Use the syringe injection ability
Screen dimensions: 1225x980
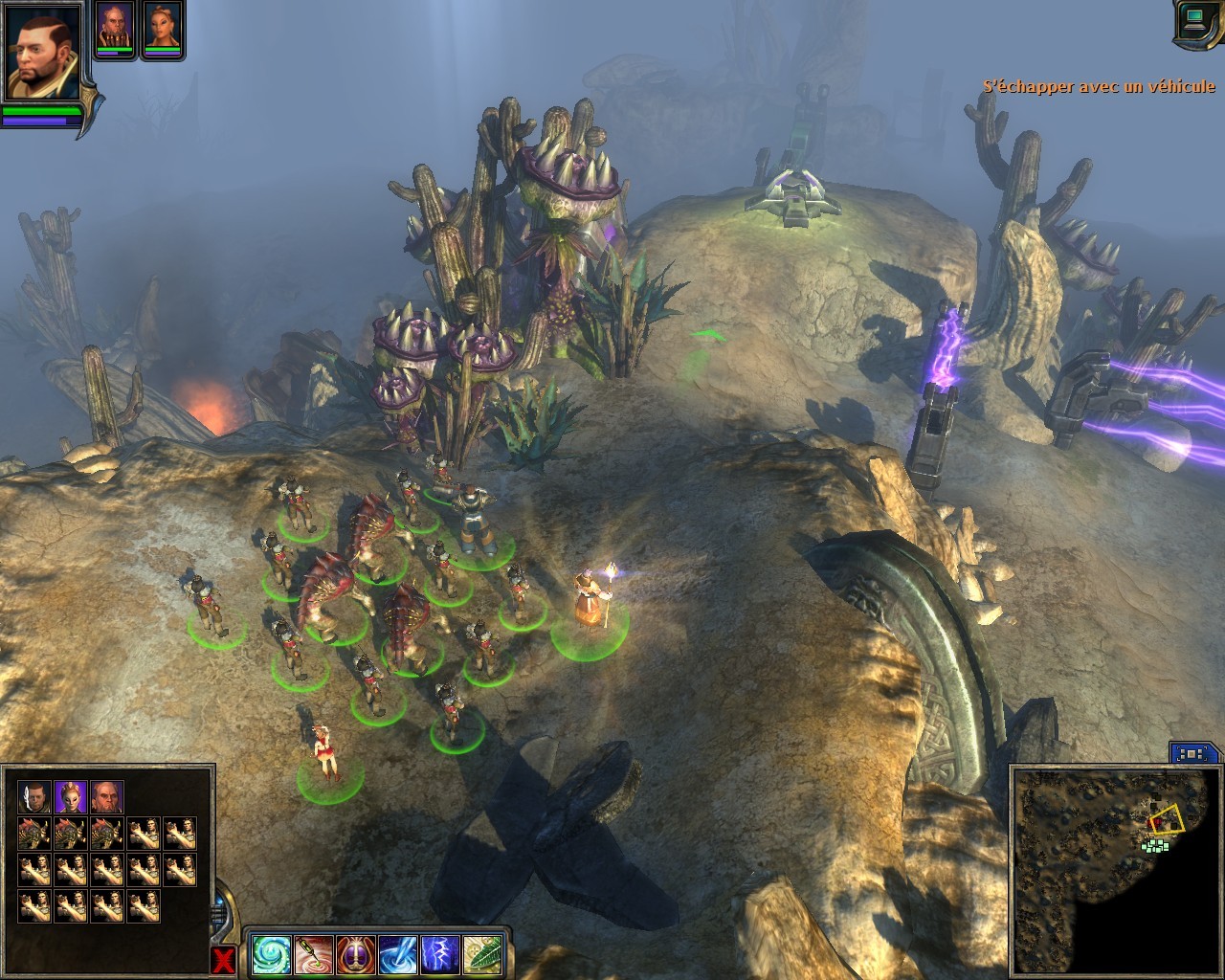(x=313, y=954)
